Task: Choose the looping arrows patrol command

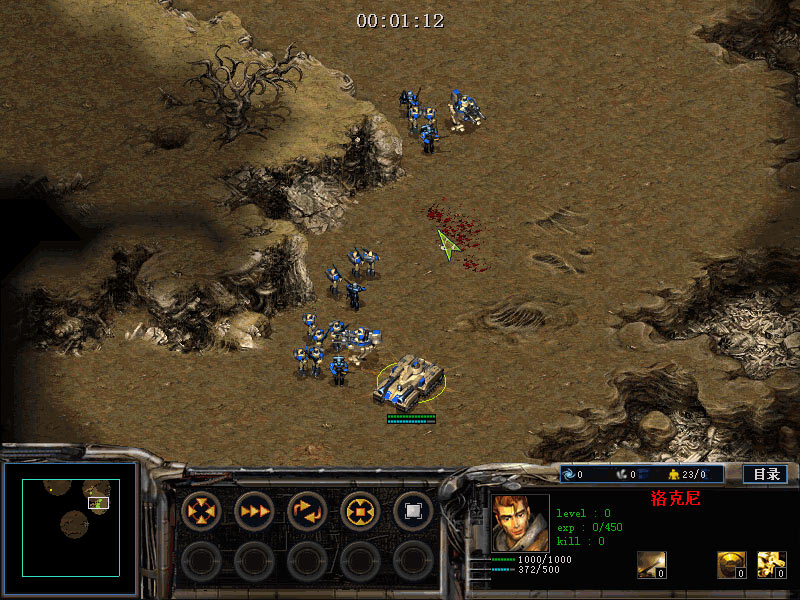Action: 307,511
